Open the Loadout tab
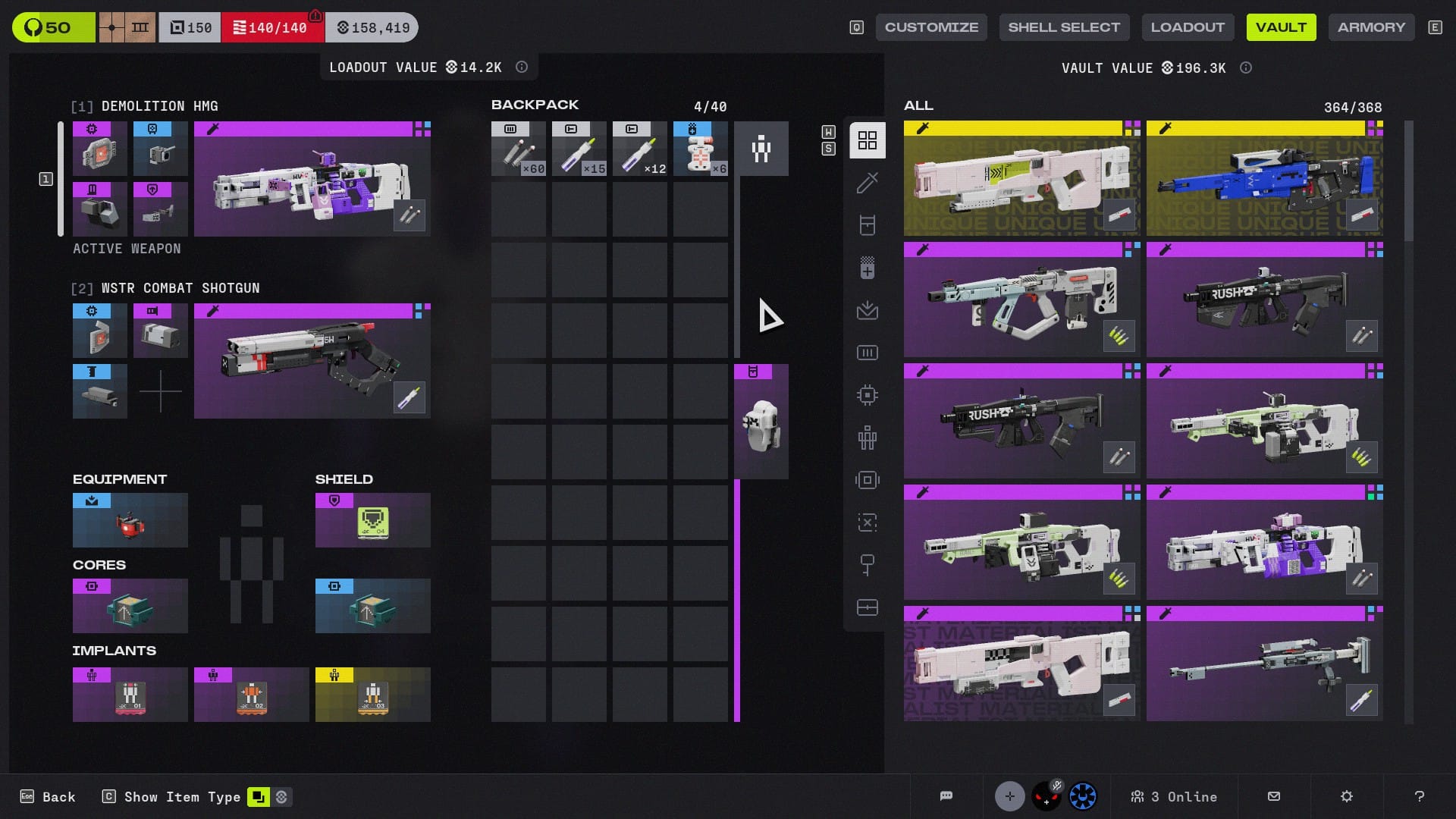 click(x=1188, y=27)
